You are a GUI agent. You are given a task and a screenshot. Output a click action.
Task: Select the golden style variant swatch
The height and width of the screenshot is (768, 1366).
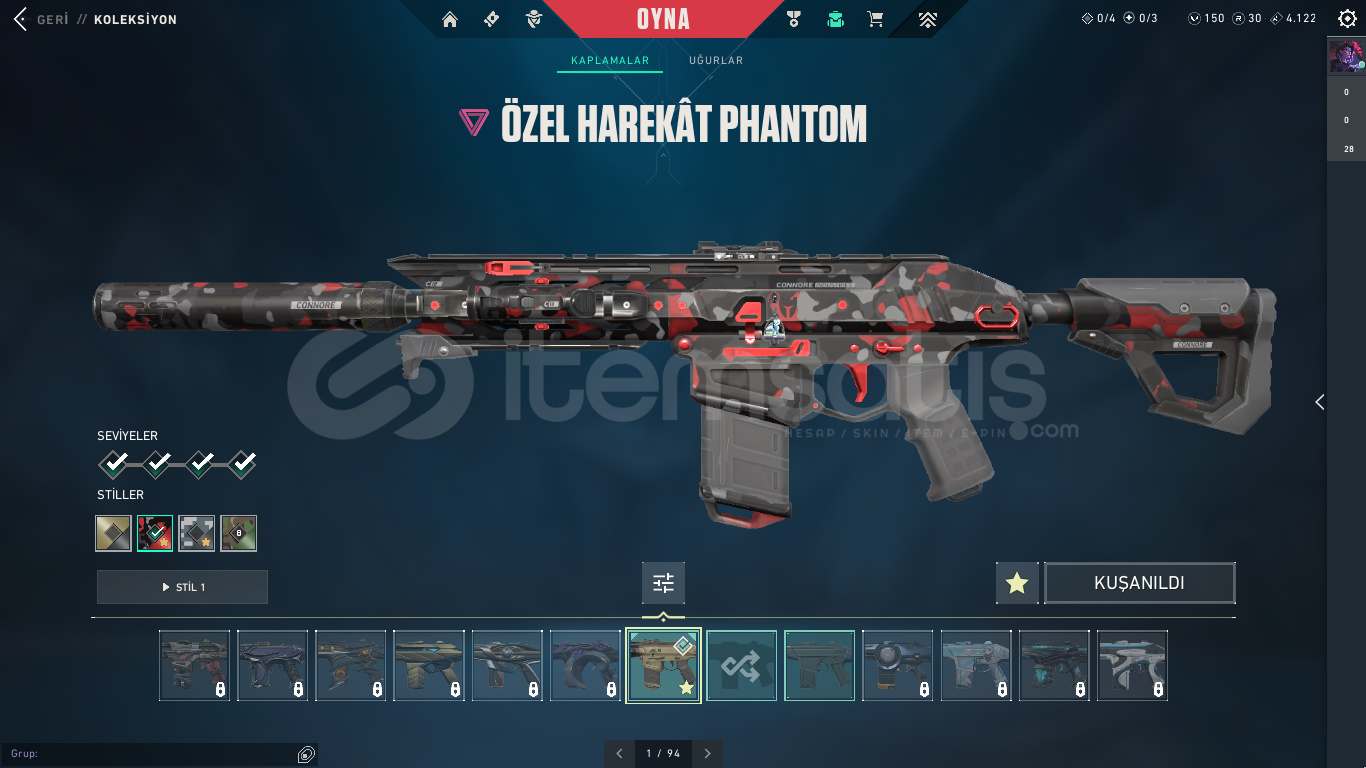click(x=113, y=533)
